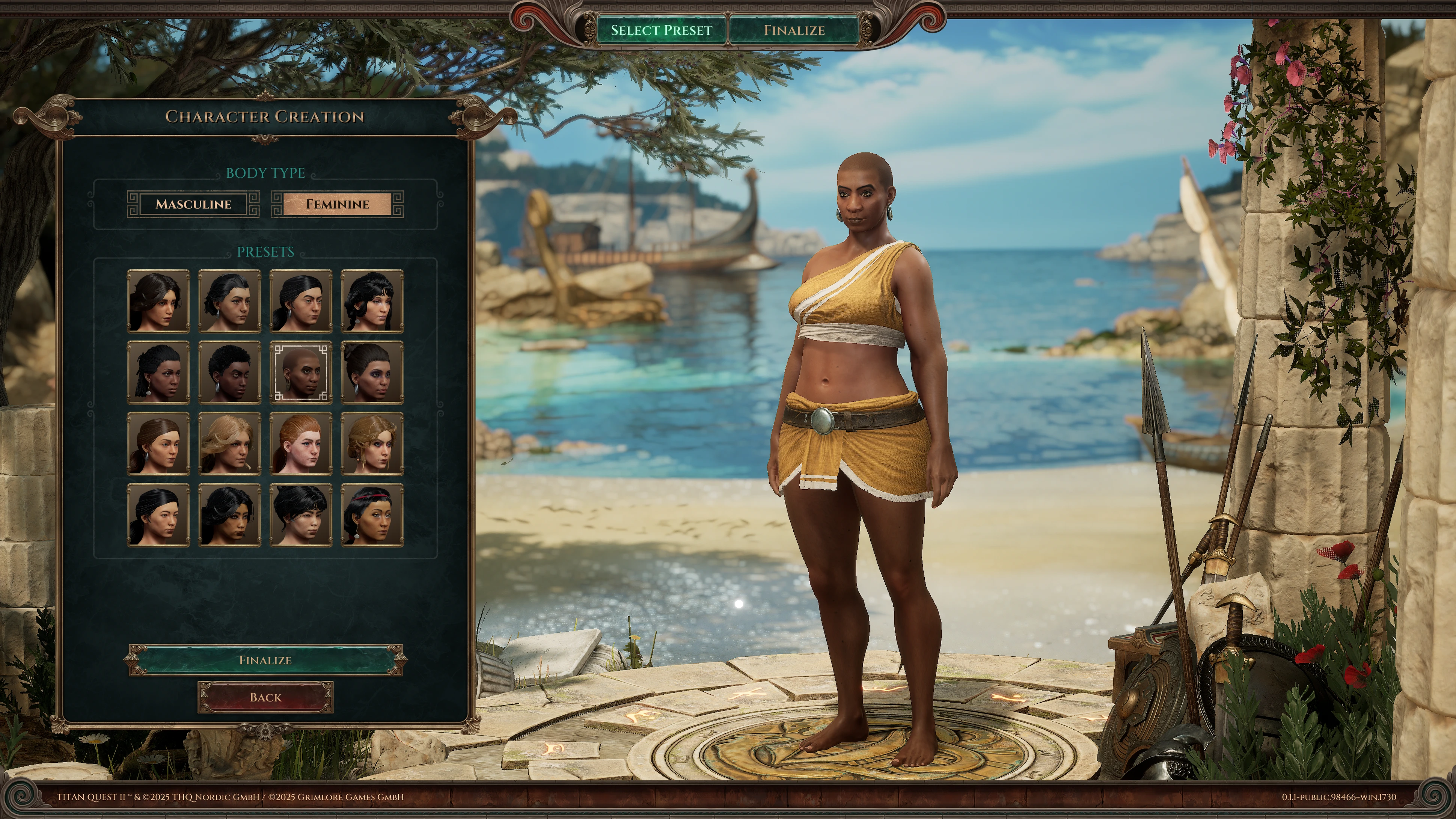1456x819 pixels.
Task: Select the braided dreadlocks preset
Action: pos(158,373)
